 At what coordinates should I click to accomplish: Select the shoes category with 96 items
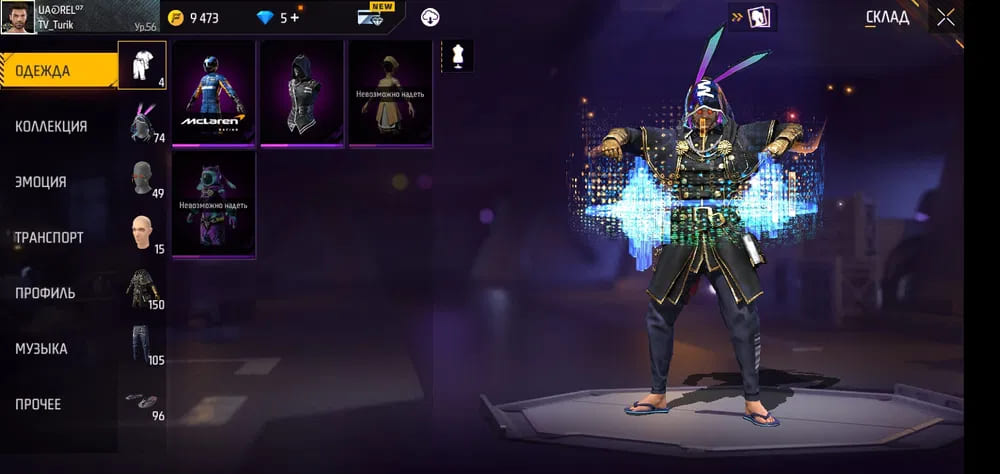[x=142, y=402]
